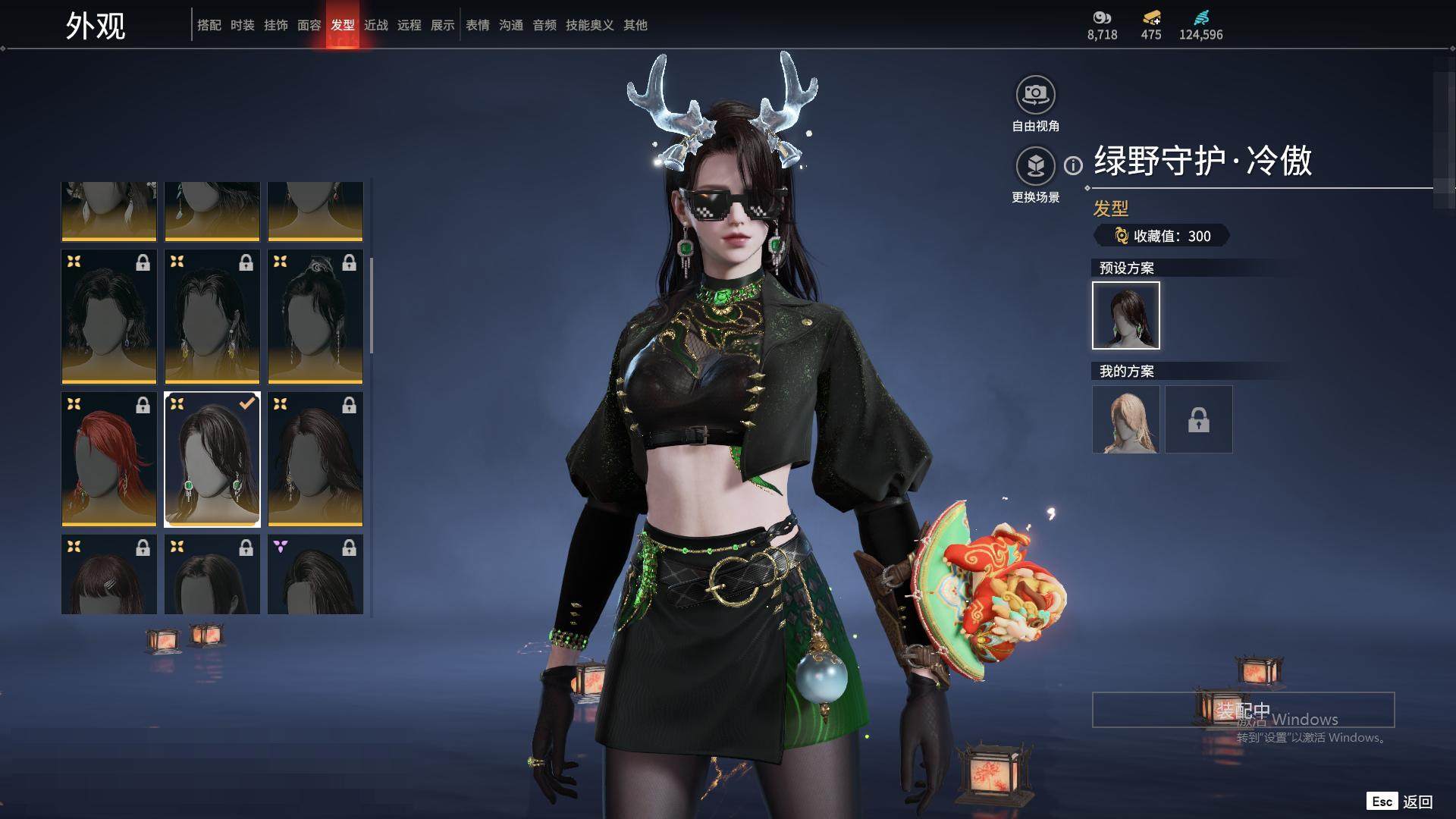Open the 表情 tab
1456x819 pixels.
coord(477,25)
